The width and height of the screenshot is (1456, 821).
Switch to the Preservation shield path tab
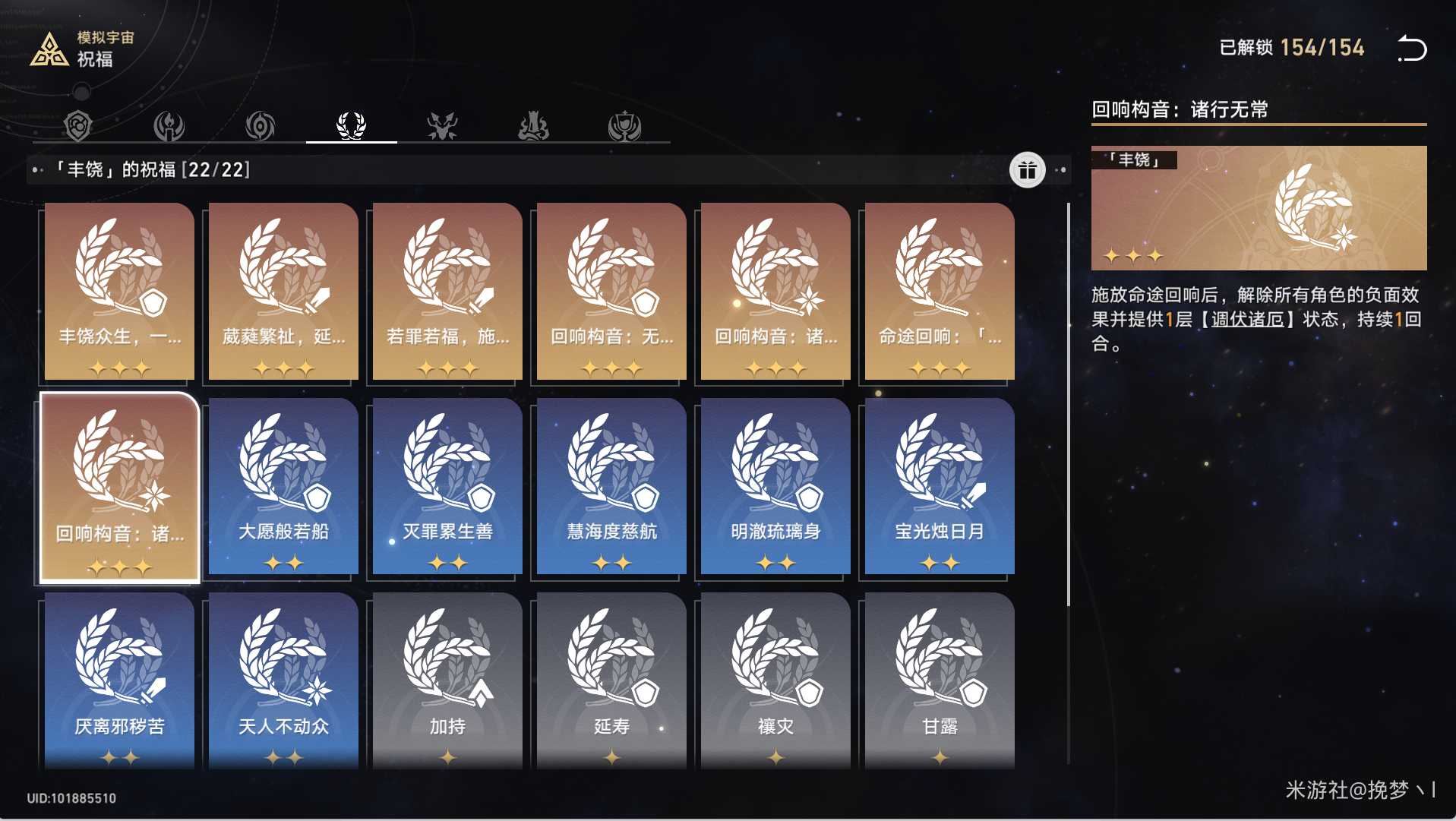point(78,125)
